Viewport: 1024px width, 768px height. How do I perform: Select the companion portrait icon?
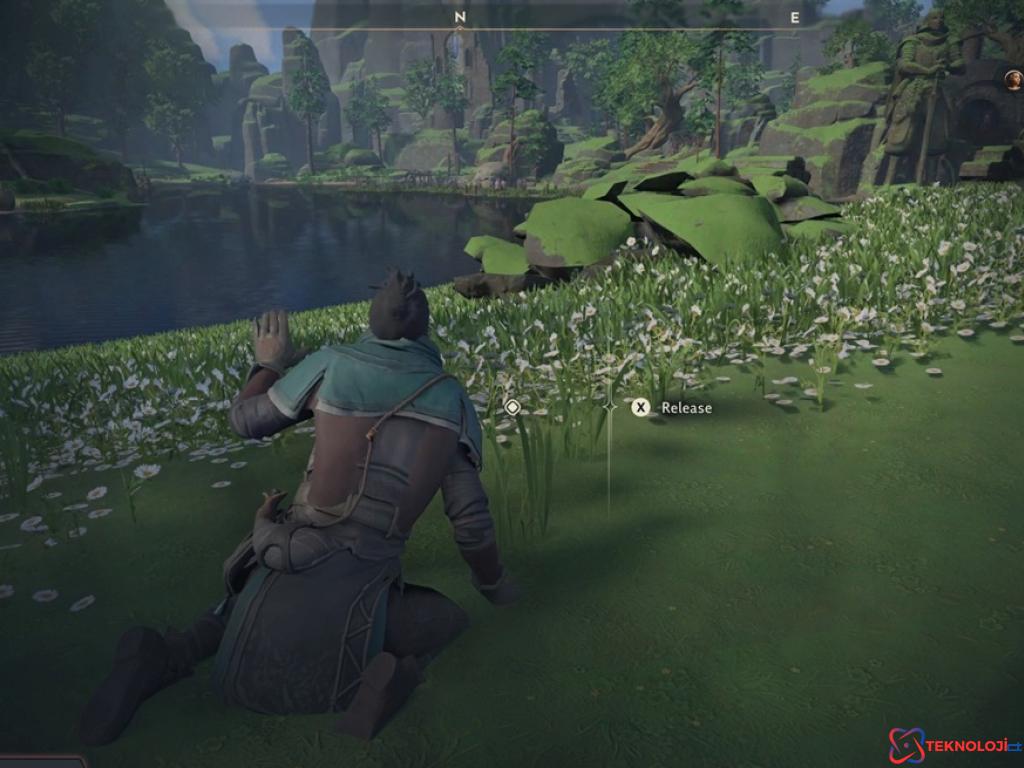click(1013, 80)
